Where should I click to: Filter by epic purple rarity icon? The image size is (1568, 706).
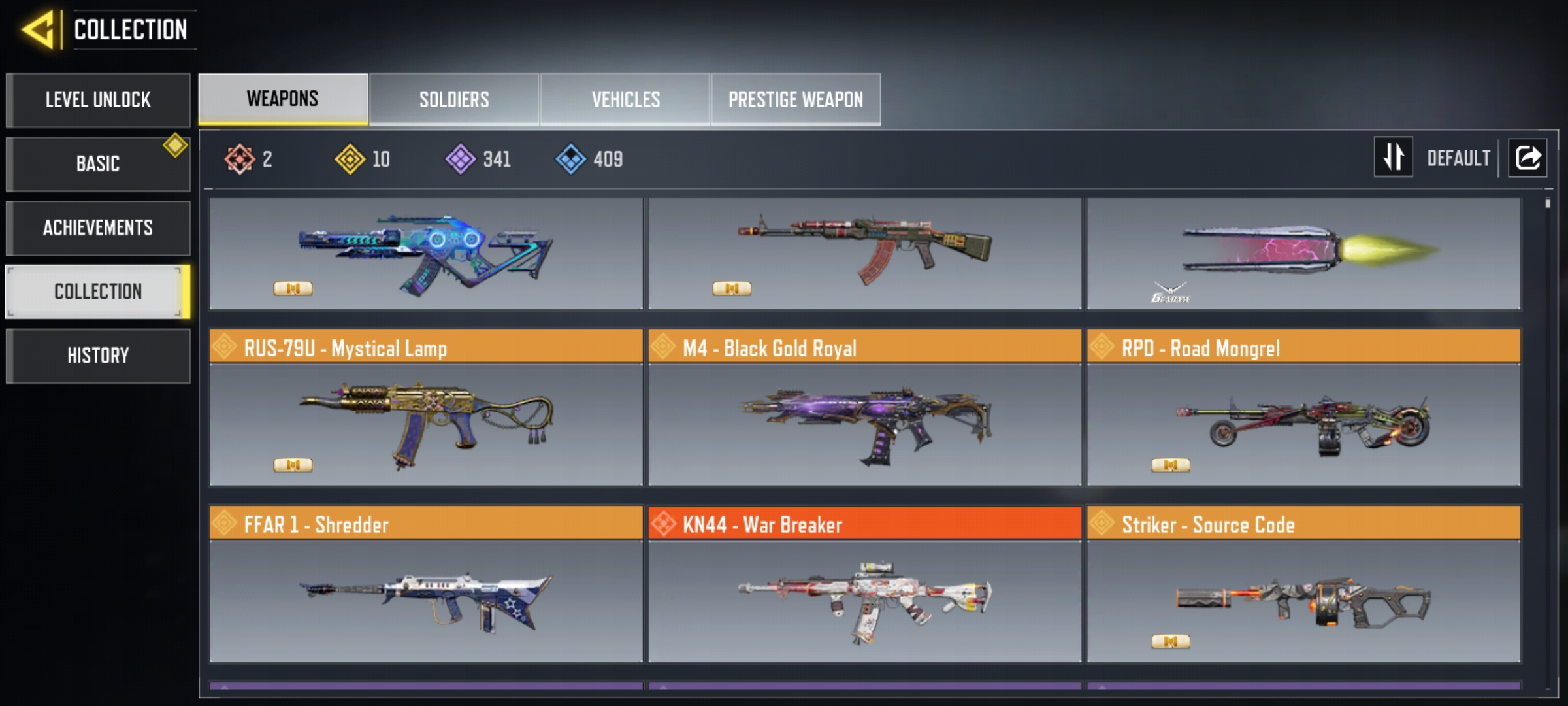[x=461, y=159]
